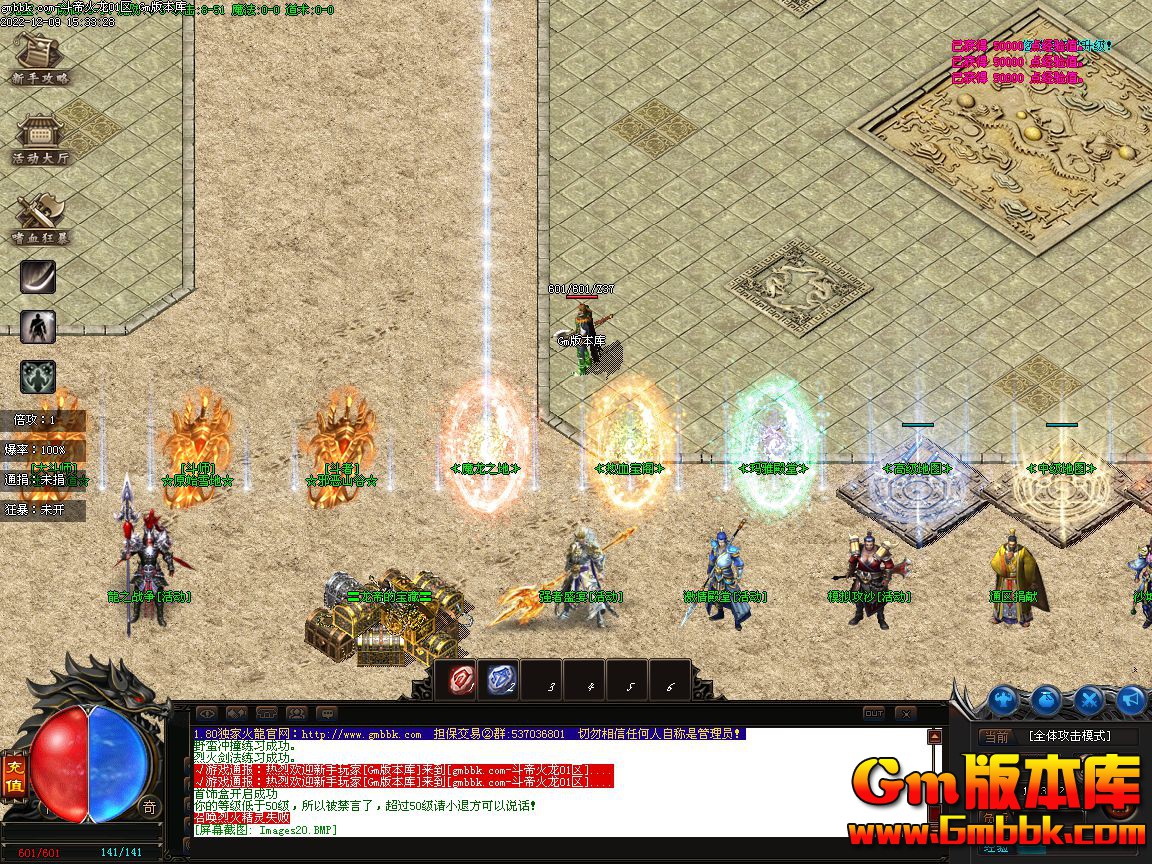This screenshot has width=1152, height=864.
Task: Click the winged figure skill icon
Action: pos(38,376)
